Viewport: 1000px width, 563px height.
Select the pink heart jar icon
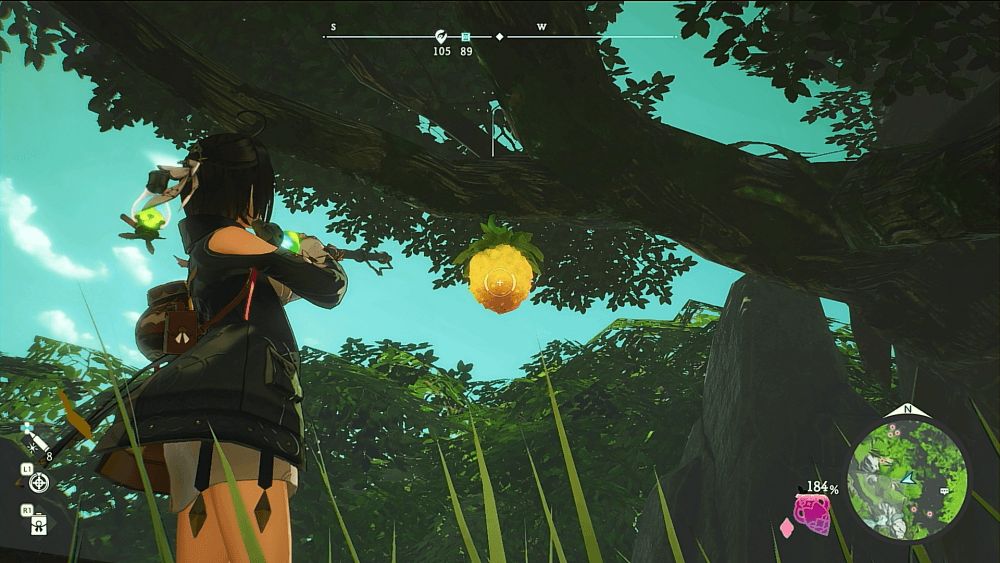812,514
